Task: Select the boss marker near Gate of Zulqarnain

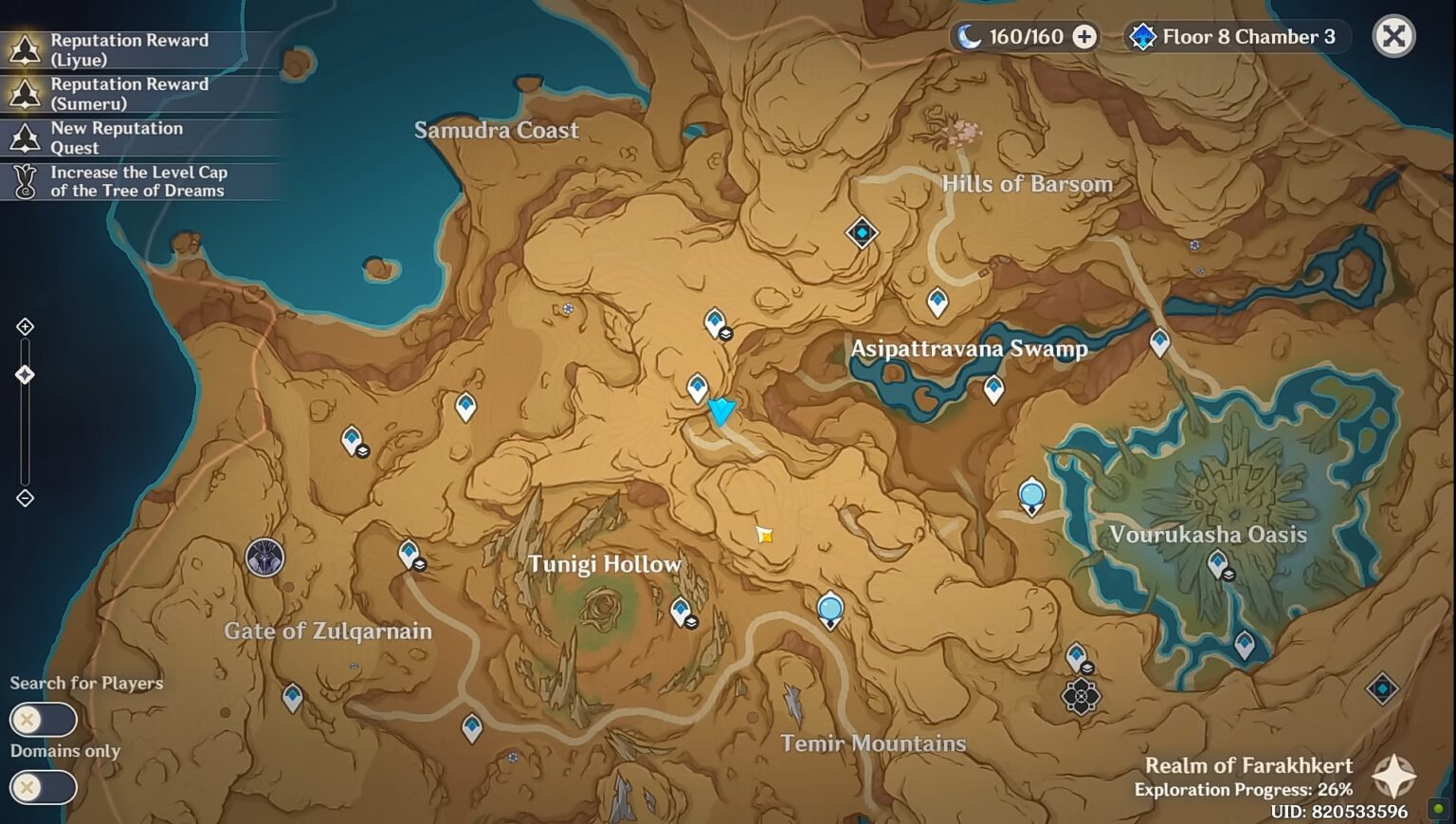Action: click(x=264, y=558)
